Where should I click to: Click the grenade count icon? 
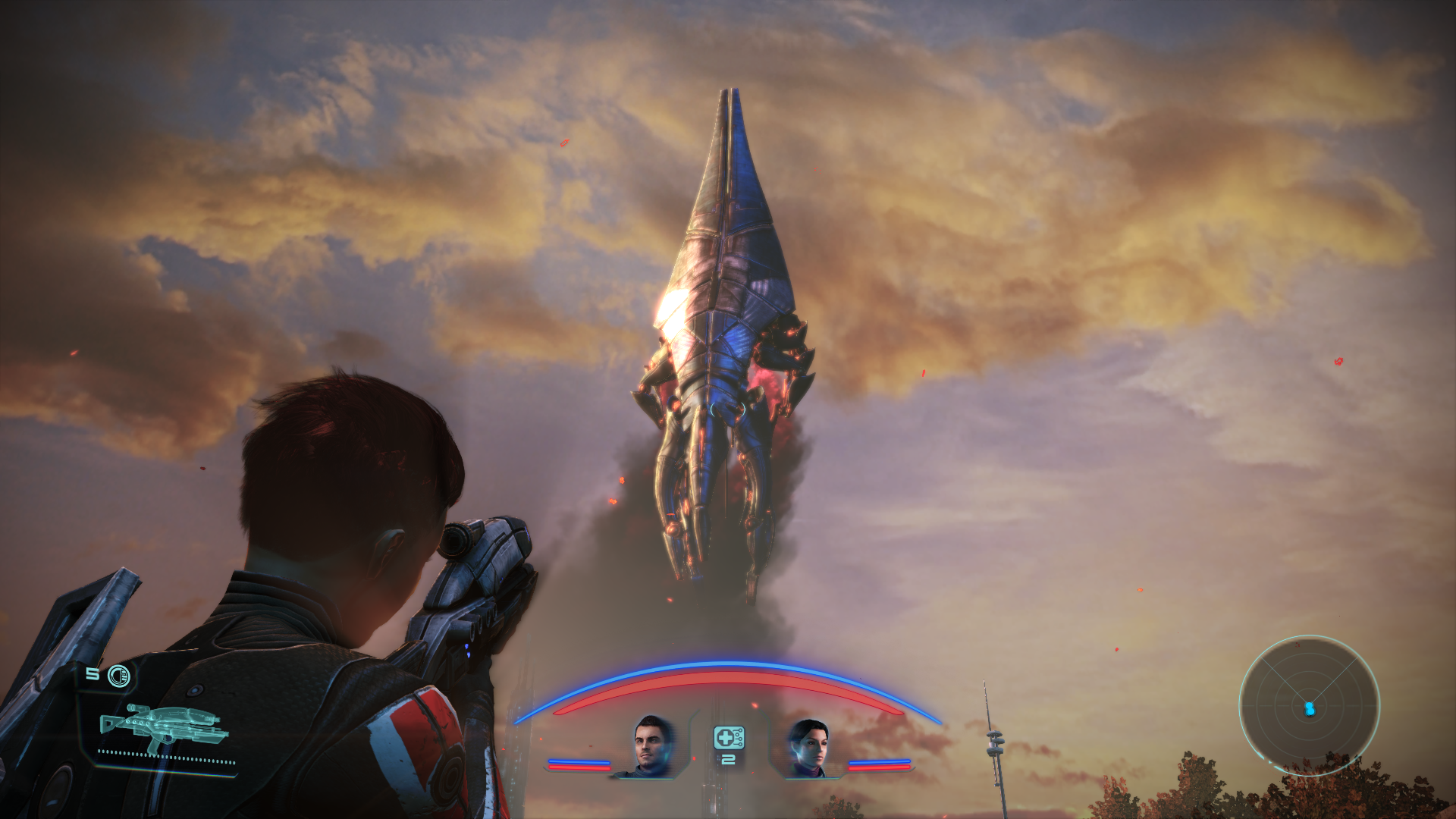click(x=118, y=676)
